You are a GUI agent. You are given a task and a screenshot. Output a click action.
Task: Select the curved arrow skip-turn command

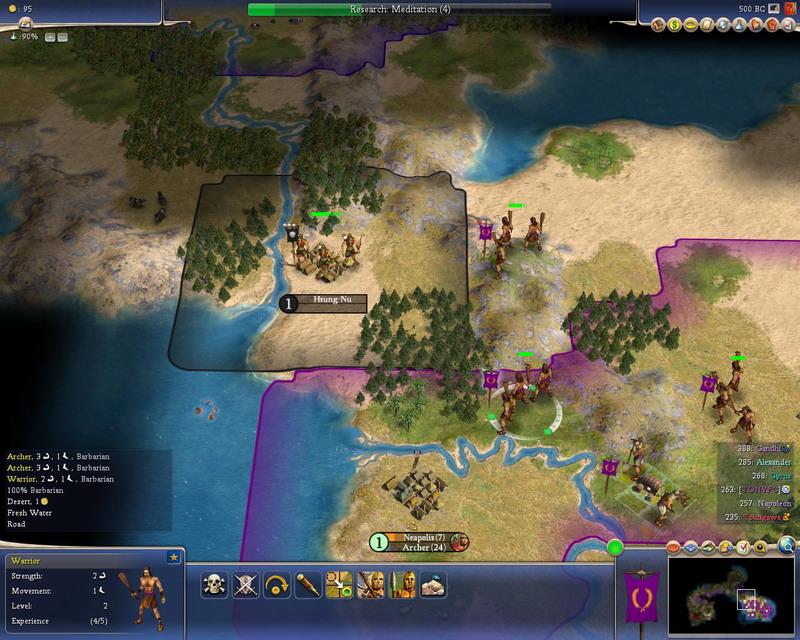pyautogui.click(x=277, y=585)
